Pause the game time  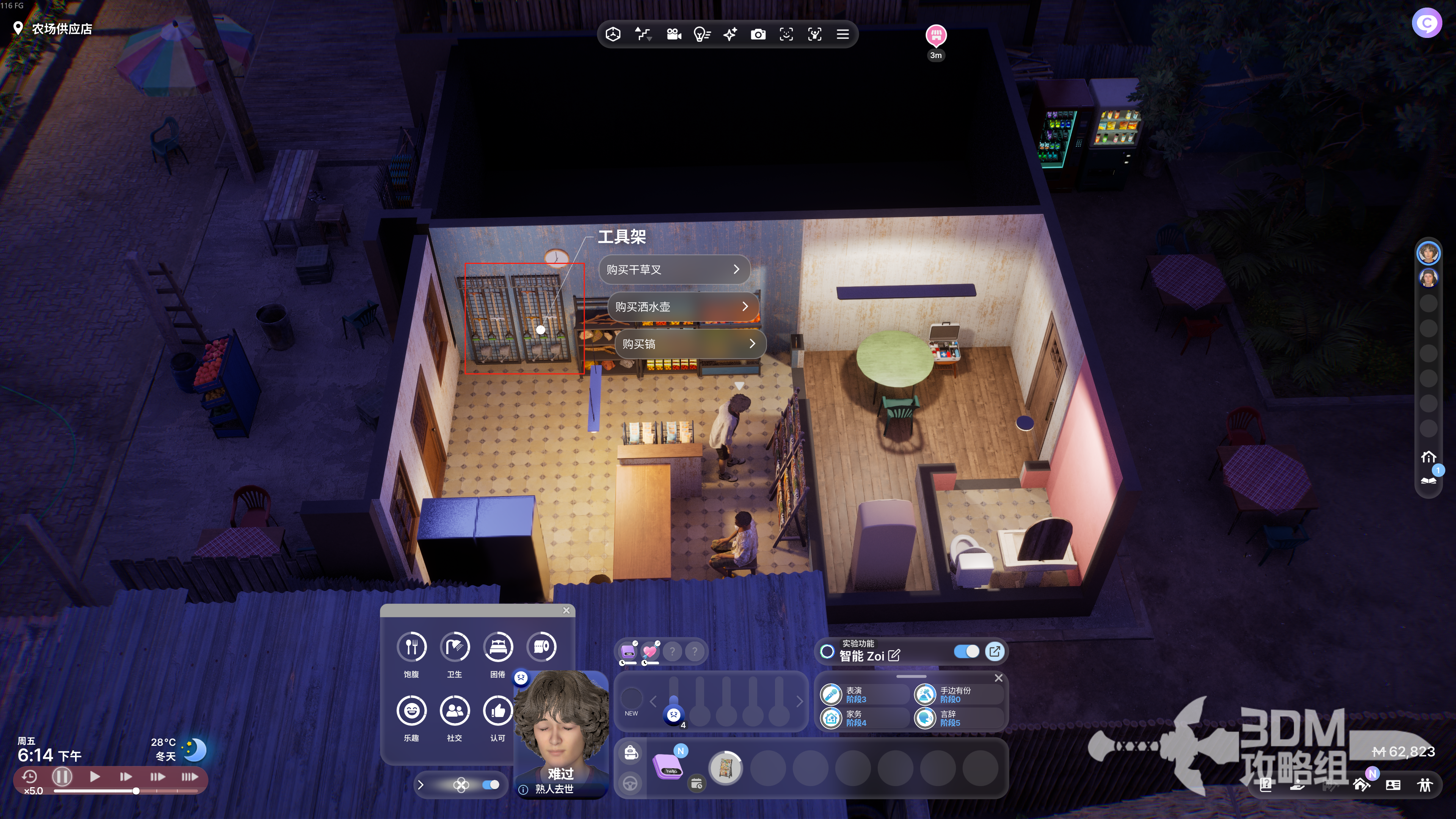click(62, 777)
